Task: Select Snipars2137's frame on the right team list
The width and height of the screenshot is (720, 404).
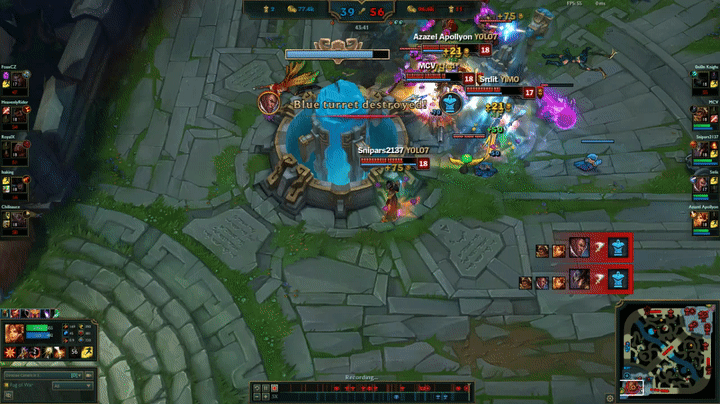Action: click(x=706, y=152)
